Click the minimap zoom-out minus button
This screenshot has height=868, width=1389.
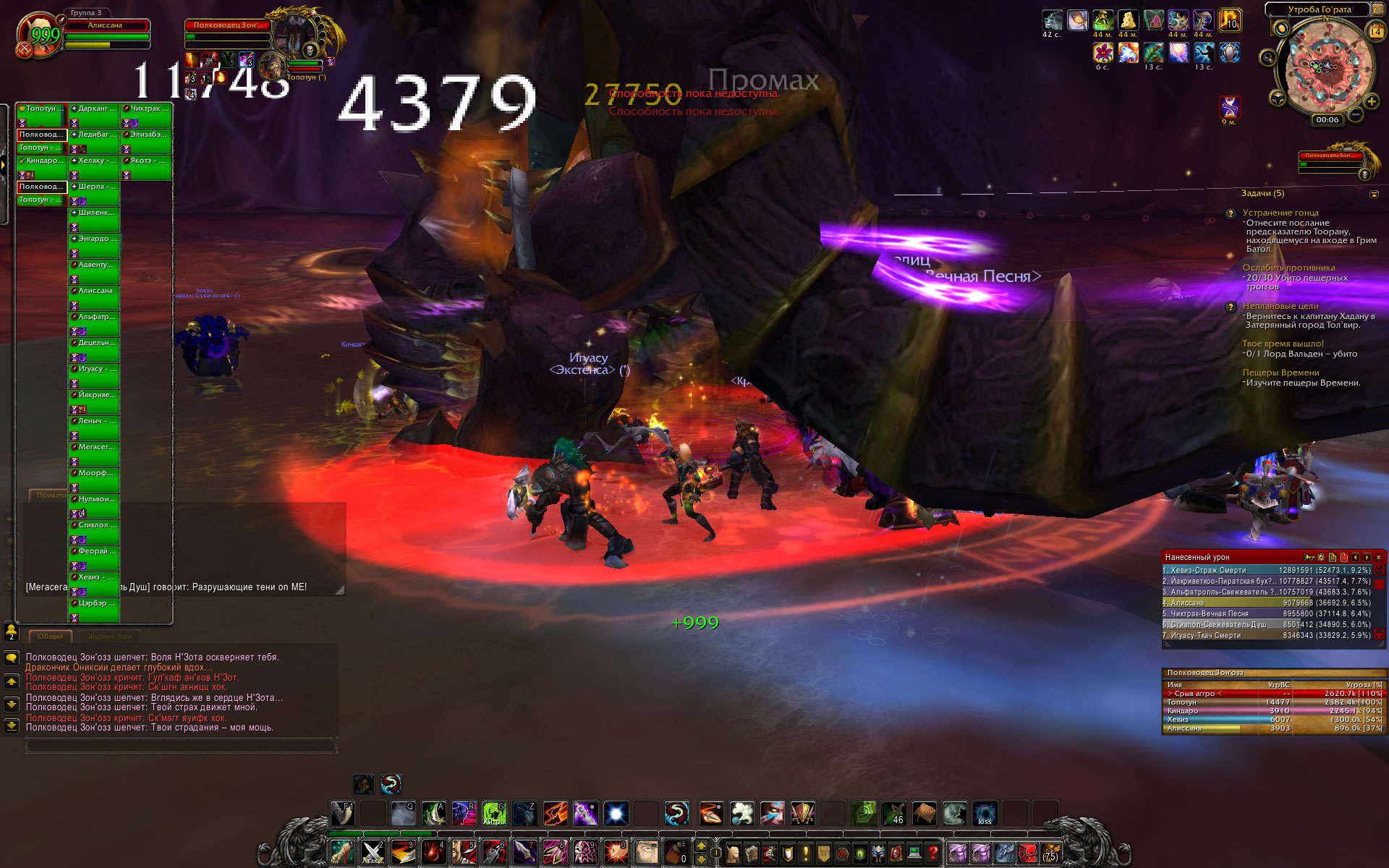pyautogui.click(x=1356, y=114)
